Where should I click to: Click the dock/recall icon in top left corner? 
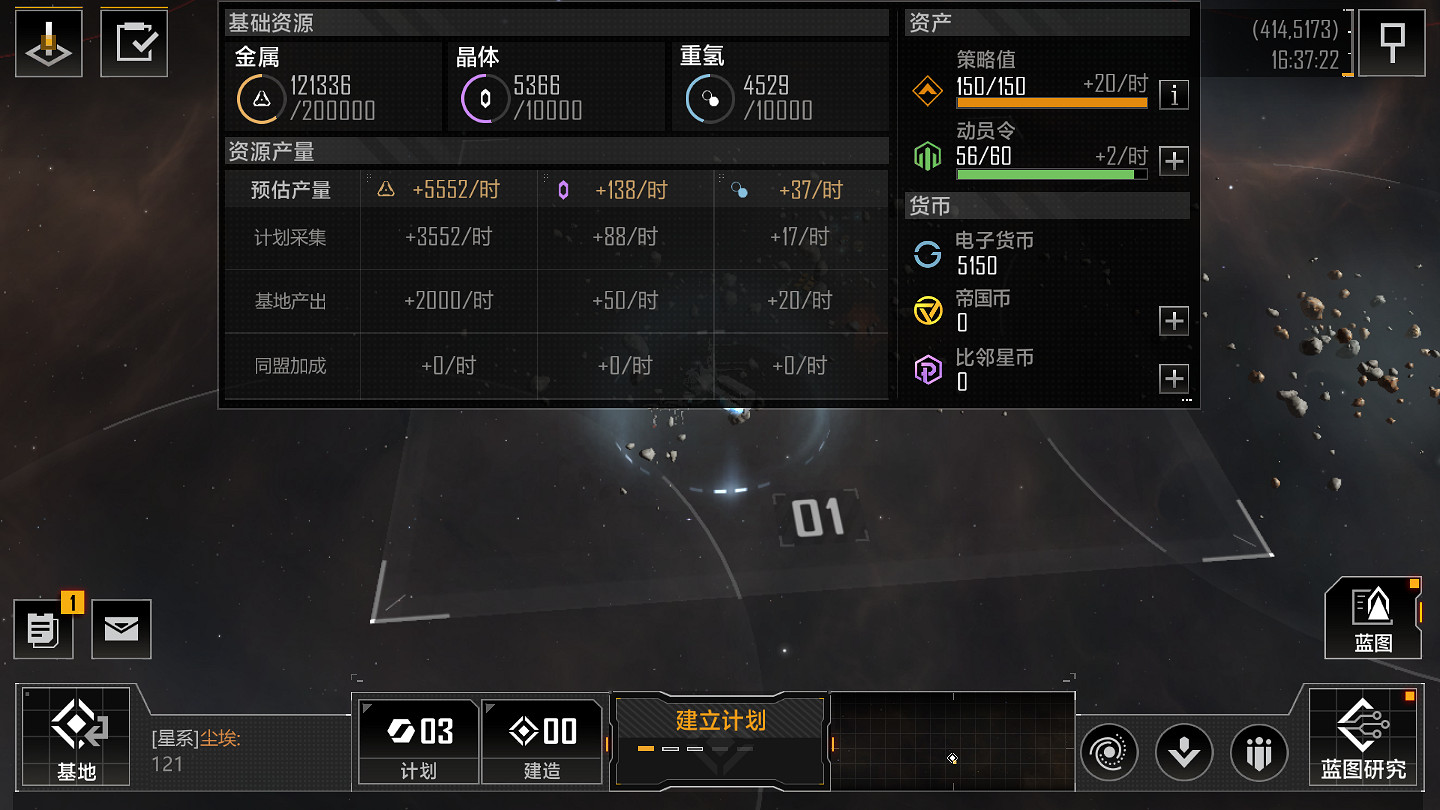tap(48, 42)
